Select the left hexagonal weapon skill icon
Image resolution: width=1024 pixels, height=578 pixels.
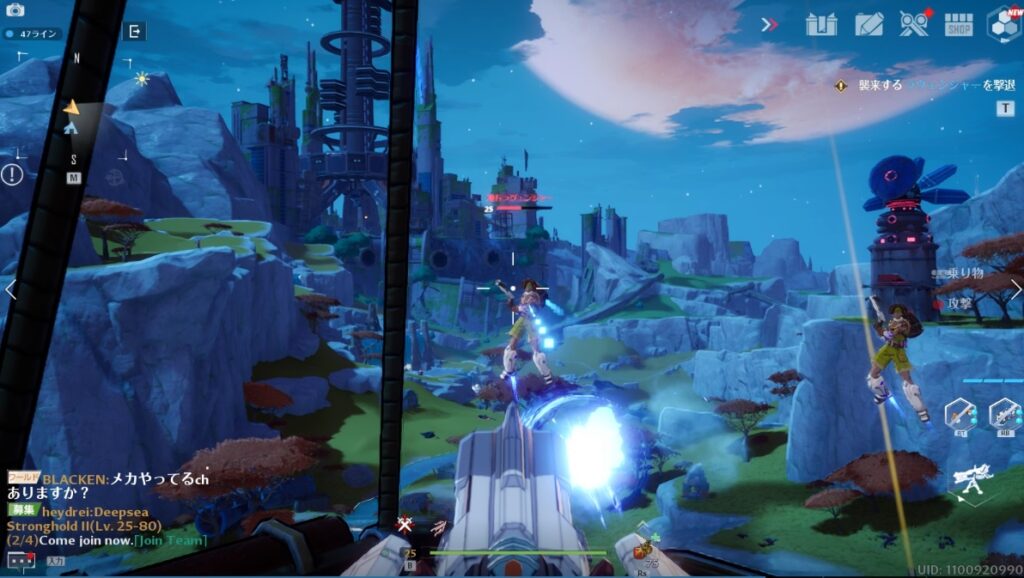click(960, 413)
